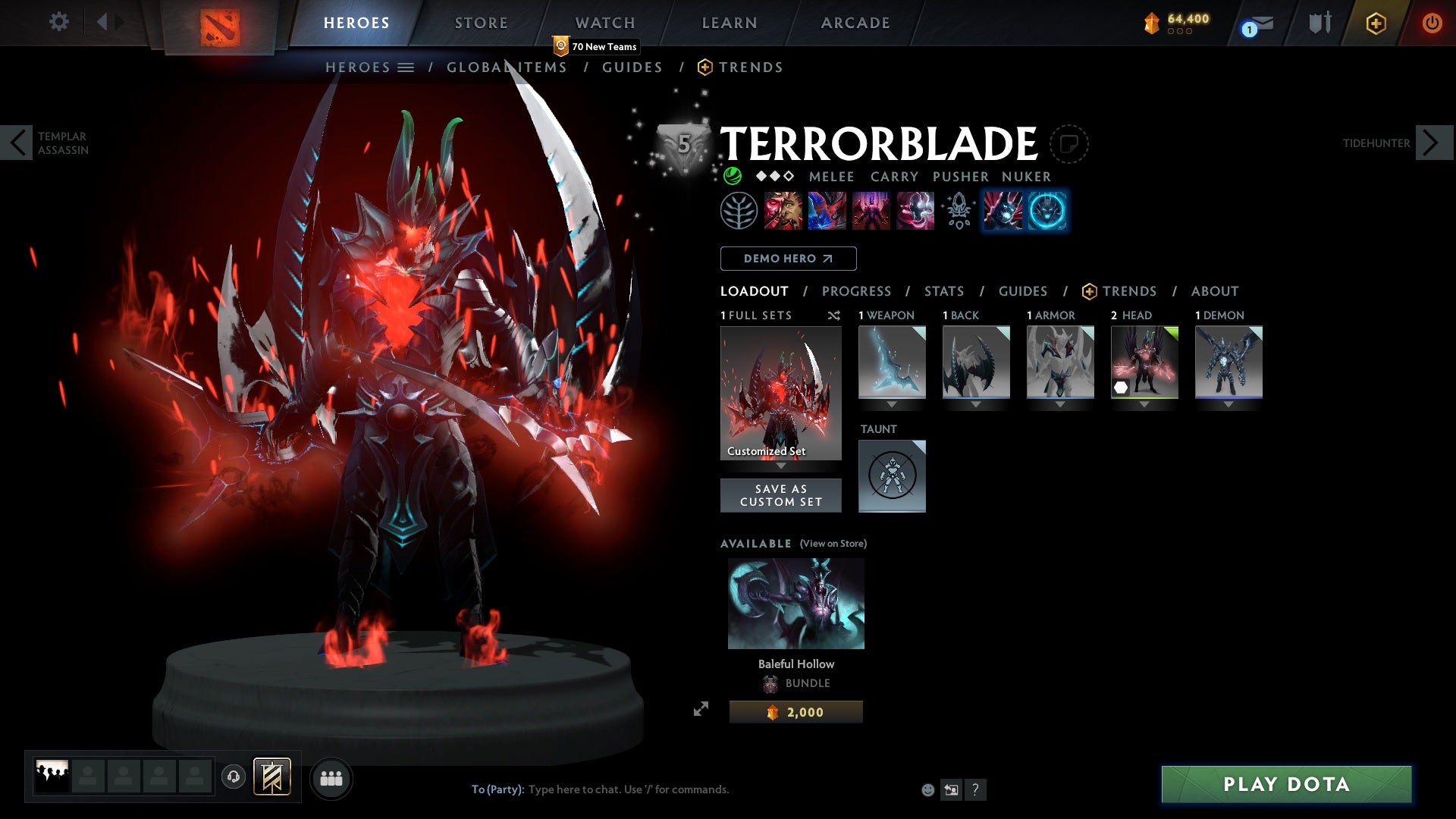Click the DEMO HERO button
This screenshot has height=819, width=1456.
[787, 259]
